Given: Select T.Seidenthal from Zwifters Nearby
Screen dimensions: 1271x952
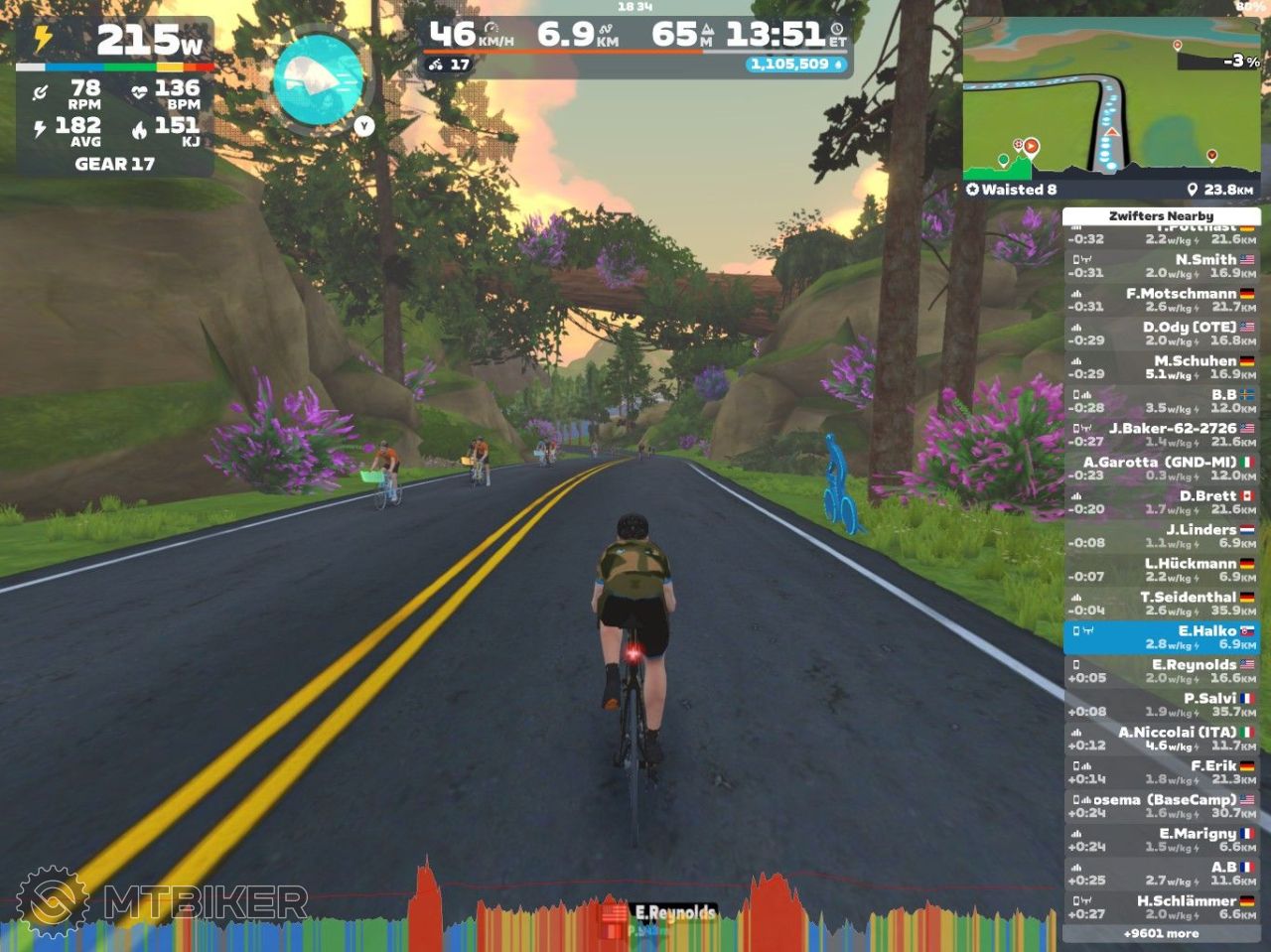Looking at the screenshot, I should pyautogui.click(x=1161, y=604).
